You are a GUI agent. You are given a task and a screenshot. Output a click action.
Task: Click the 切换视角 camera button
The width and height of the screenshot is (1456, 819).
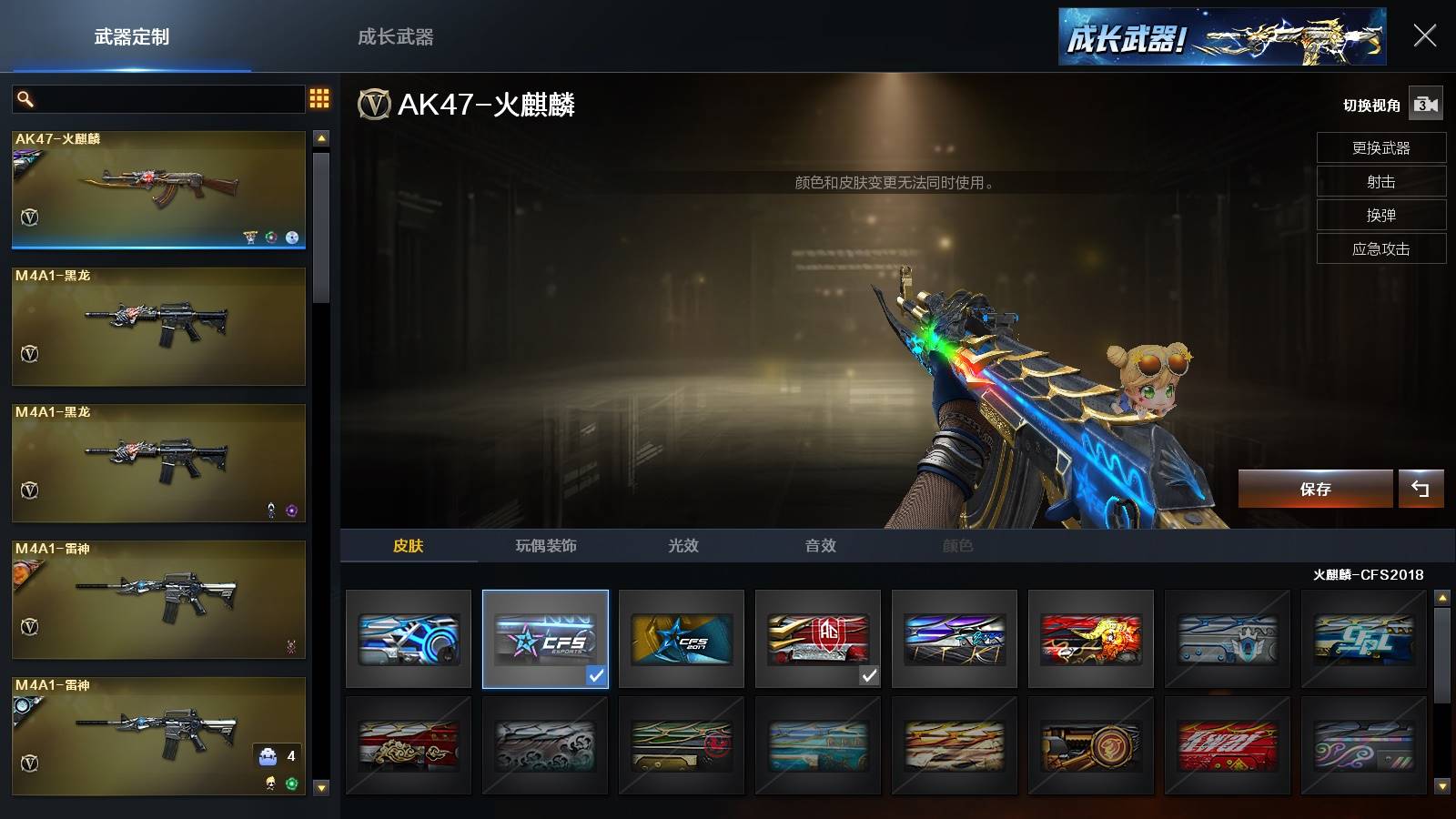pos(1425,105)
